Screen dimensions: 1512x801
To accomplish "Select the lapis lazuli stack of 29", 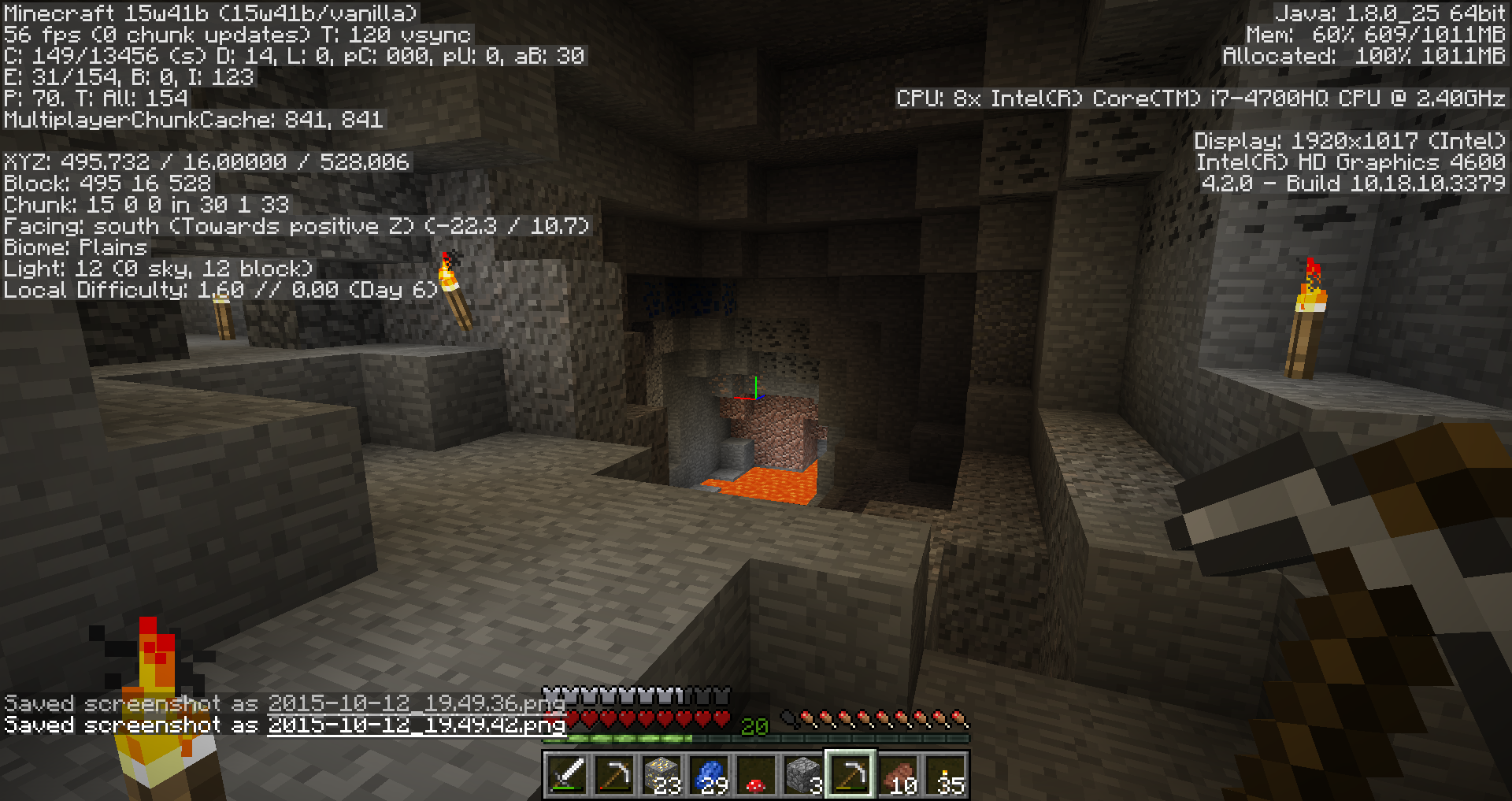I will click(x=709, y=775).
